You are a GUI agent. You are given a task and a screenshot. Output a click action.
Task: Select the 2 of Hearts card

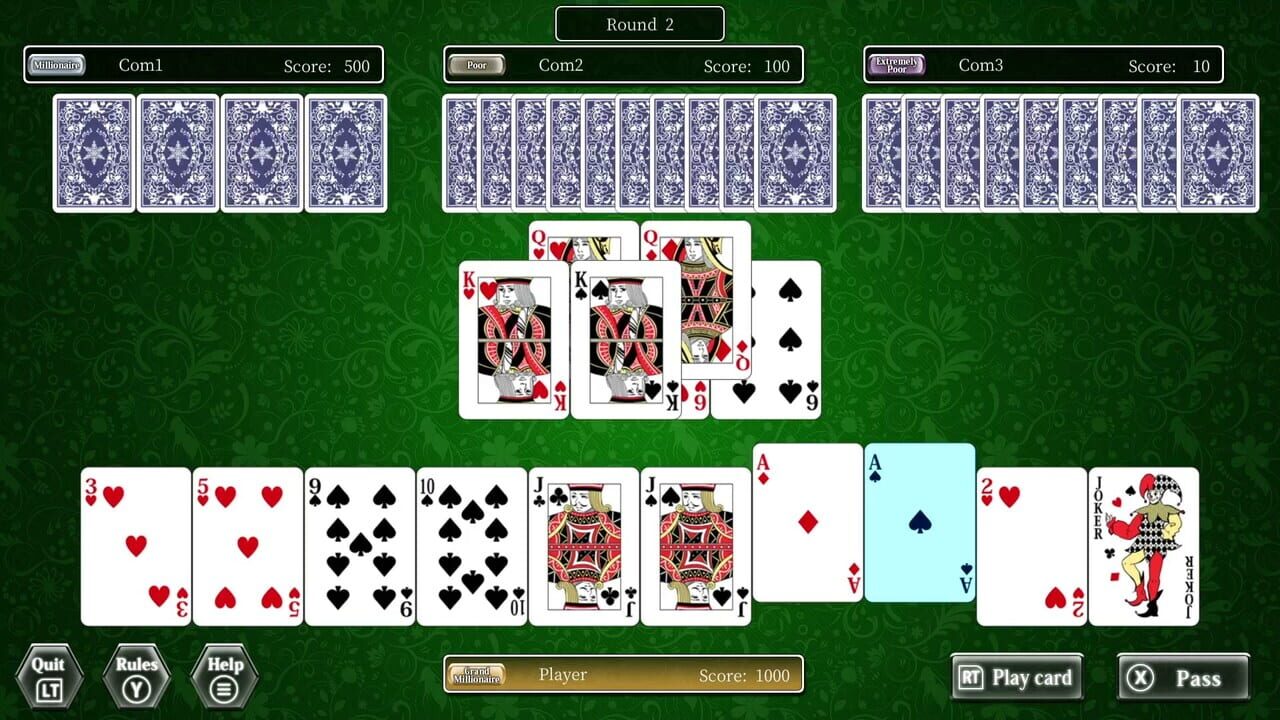pos(1030,545)
